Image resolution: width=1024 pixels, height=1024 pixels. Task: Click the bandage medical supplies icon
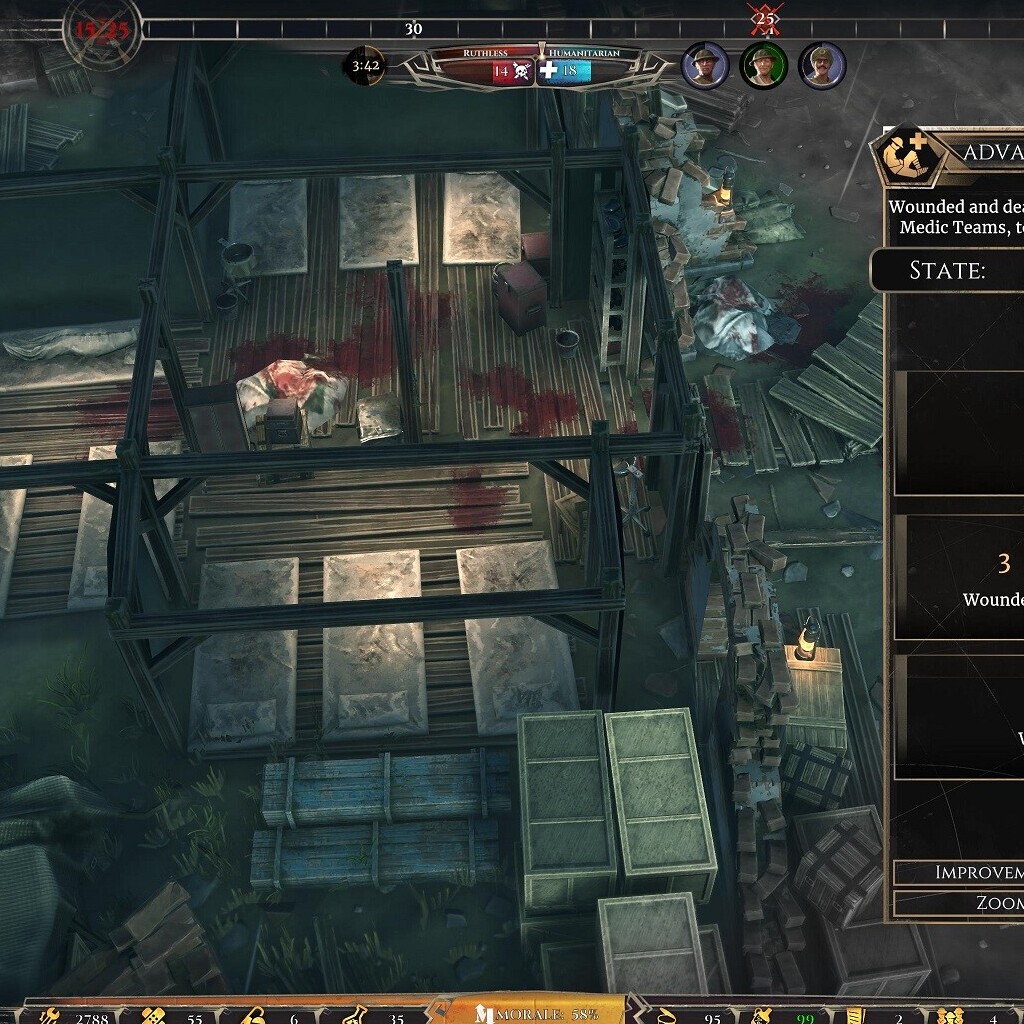coord(155,1016)
